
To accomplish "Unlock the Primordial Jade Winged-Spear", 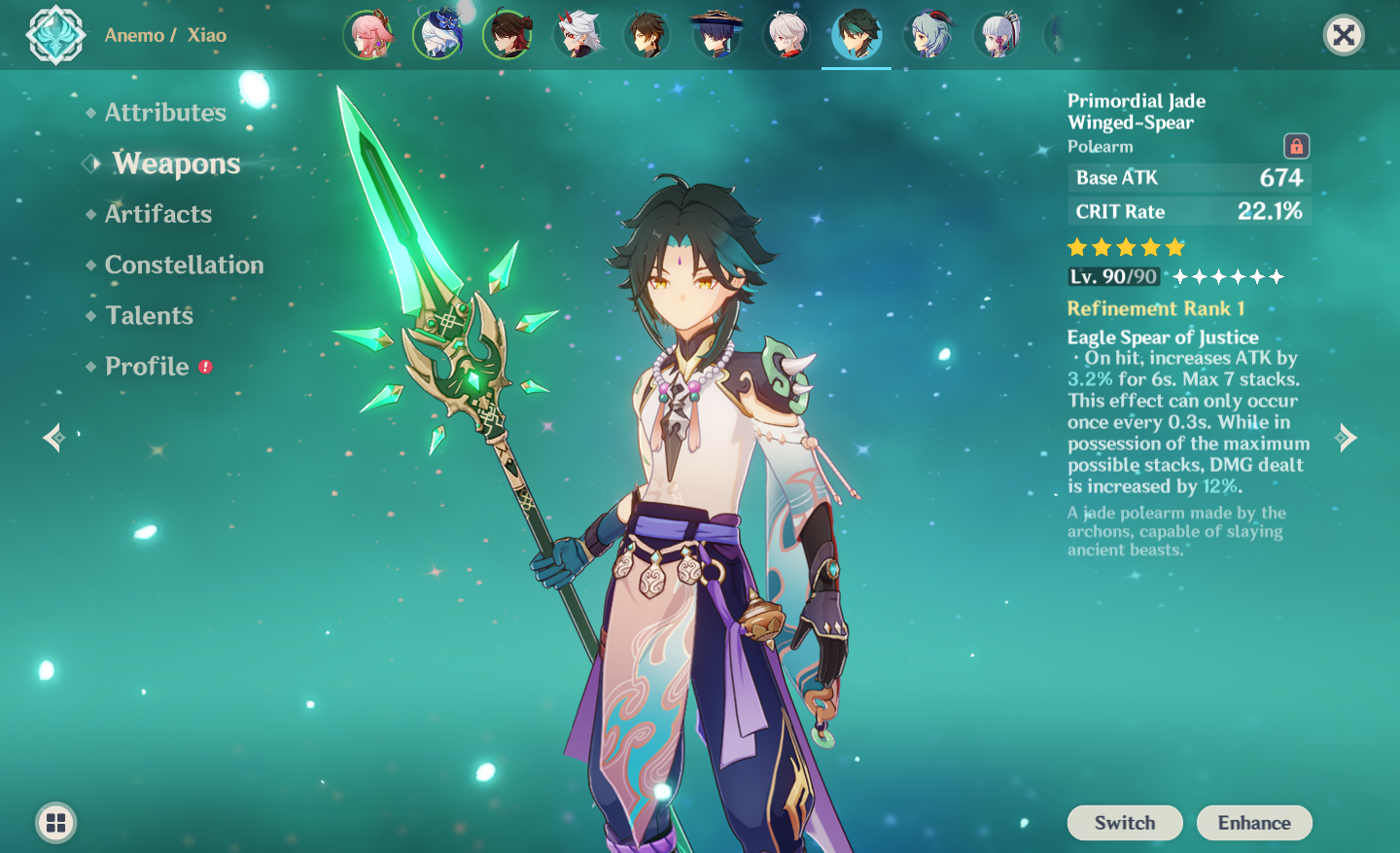I will (x=1299, y=145).
